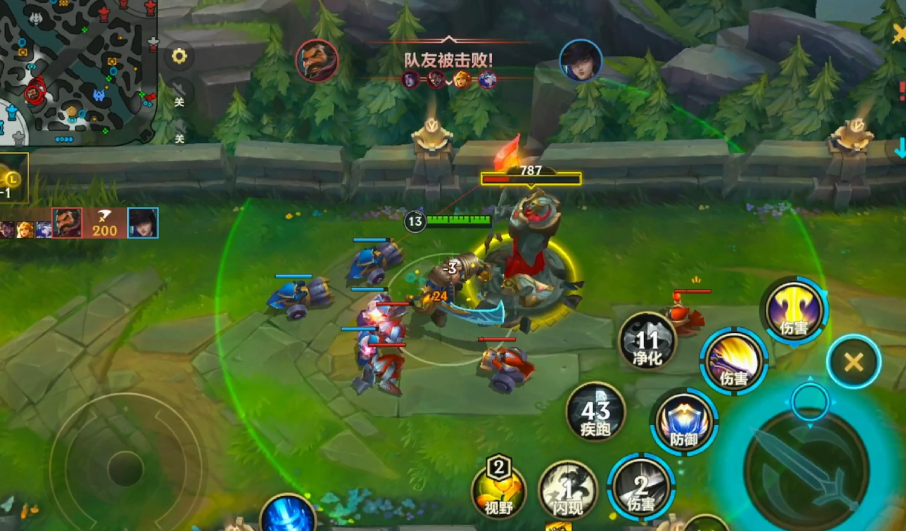Open settings with the gear icon

coord(180,56)
